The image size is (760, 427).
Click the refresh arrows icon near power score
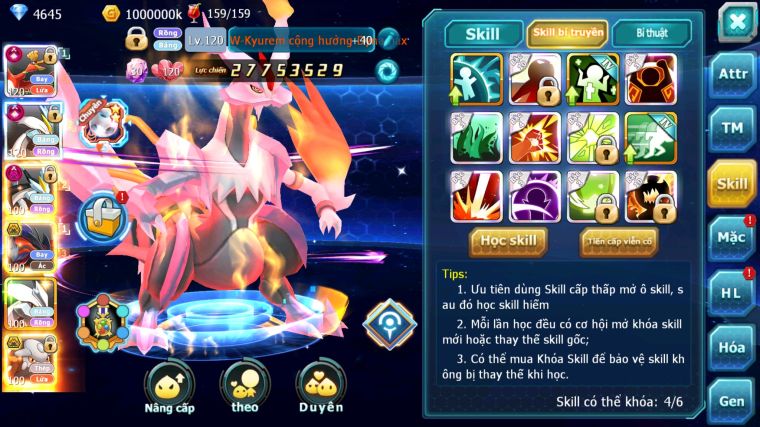pos(386,70)
